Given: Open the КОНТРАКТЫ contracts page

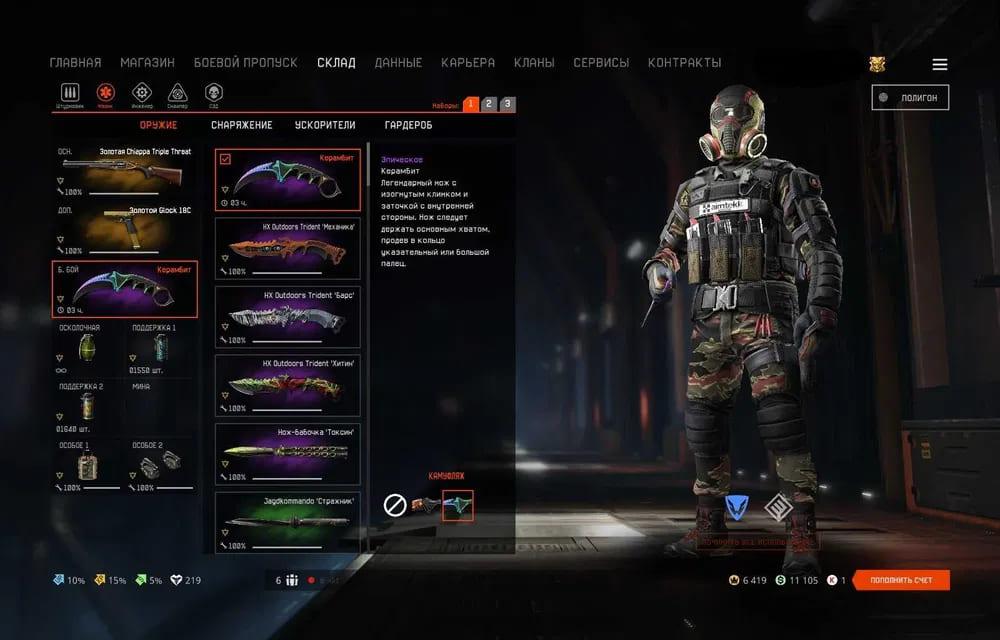Looking at the screenshot, I should [684, 63].
